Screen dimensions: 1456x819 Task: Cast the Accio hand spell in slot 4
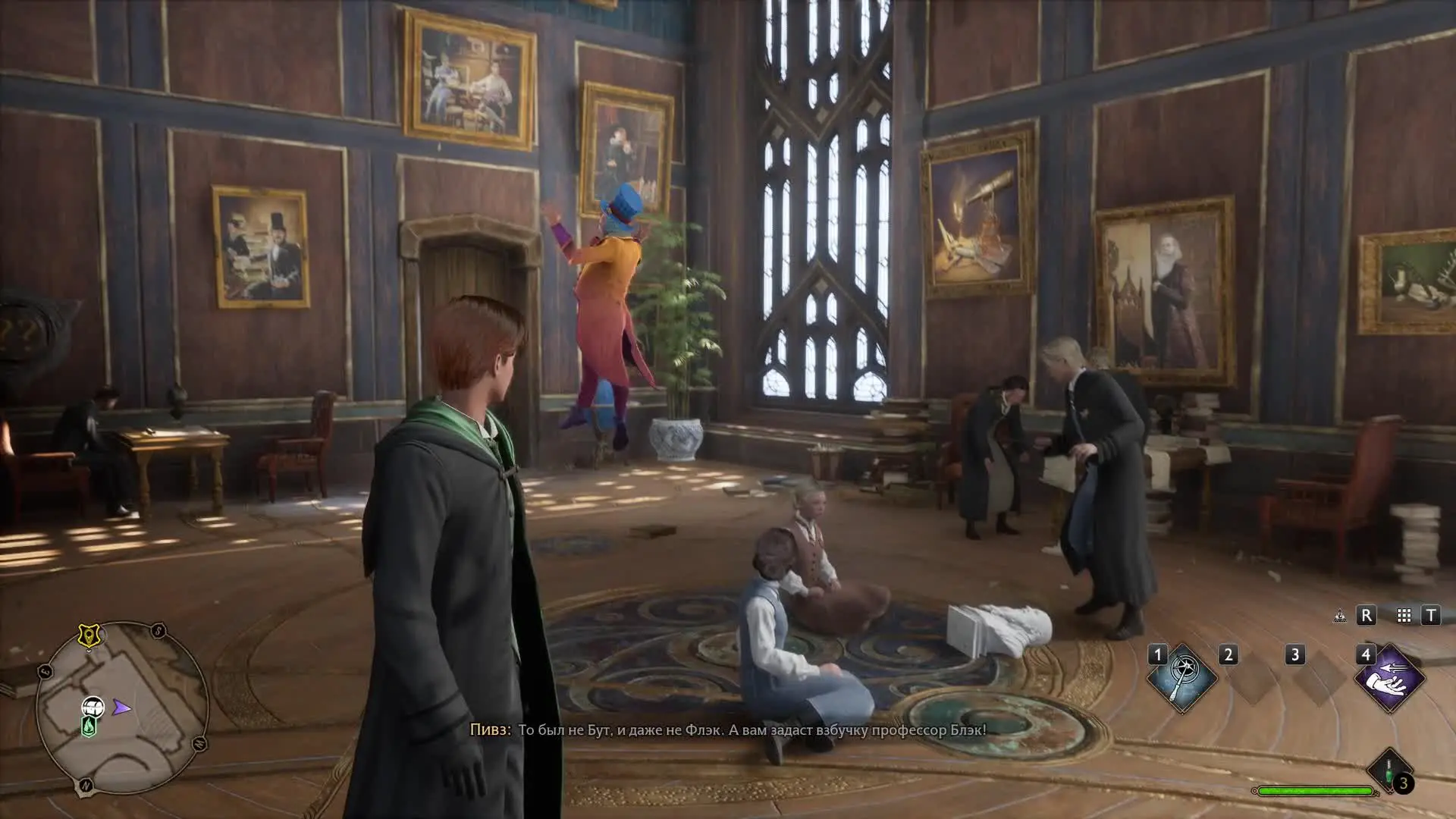(1389, 678)
